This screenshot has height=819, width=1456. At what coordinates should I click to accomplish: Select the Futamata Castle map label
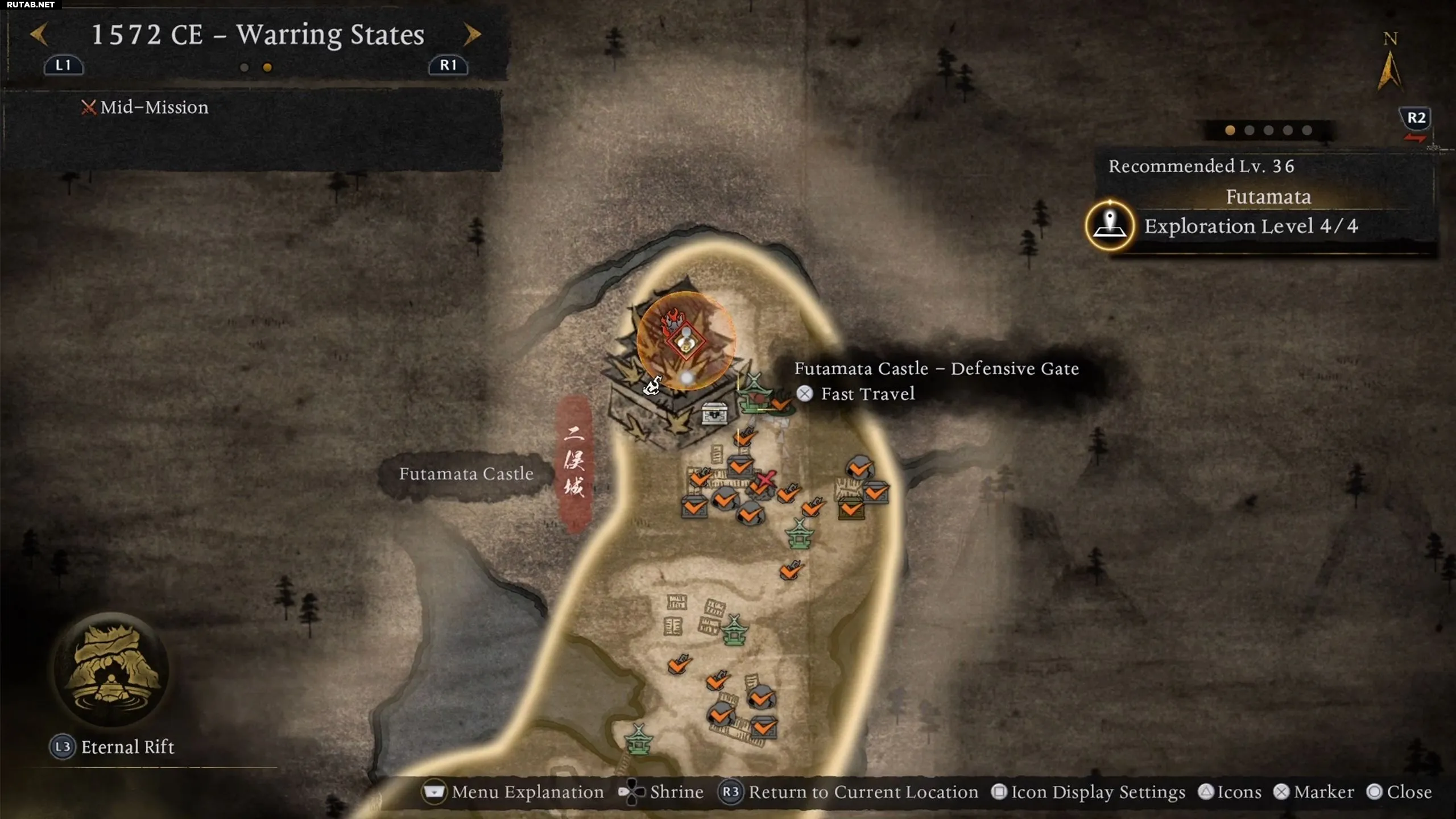(x=466, y=474)
